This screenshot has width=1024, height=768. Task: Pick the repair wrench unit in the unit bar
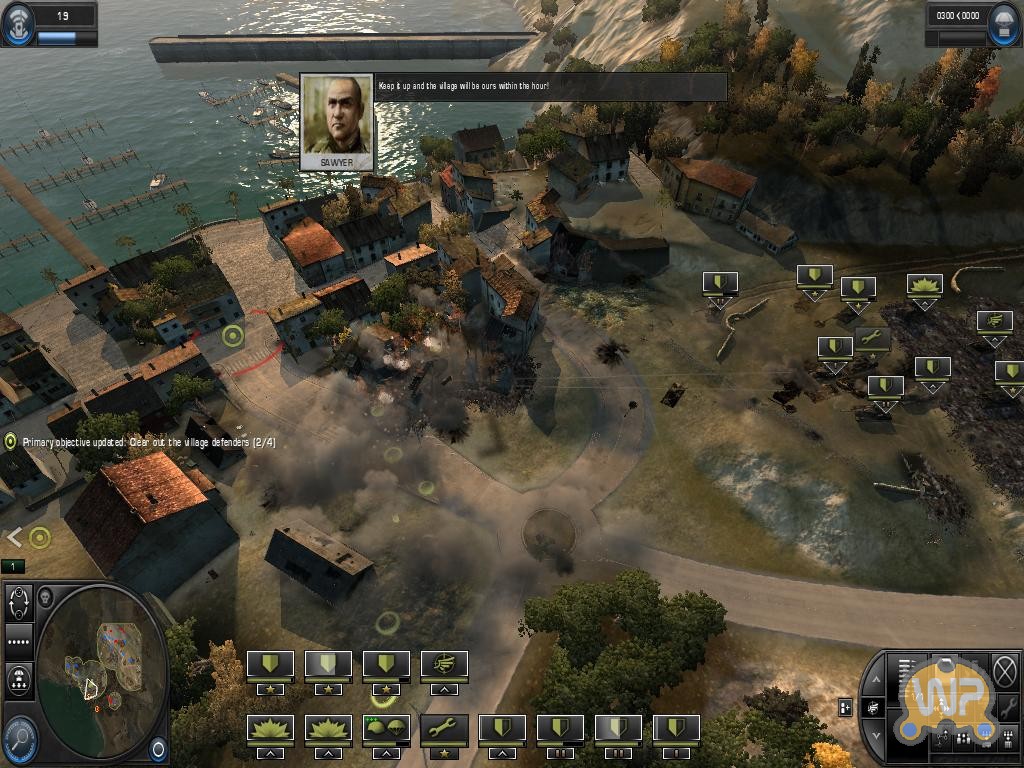click(x=444, y=728)
